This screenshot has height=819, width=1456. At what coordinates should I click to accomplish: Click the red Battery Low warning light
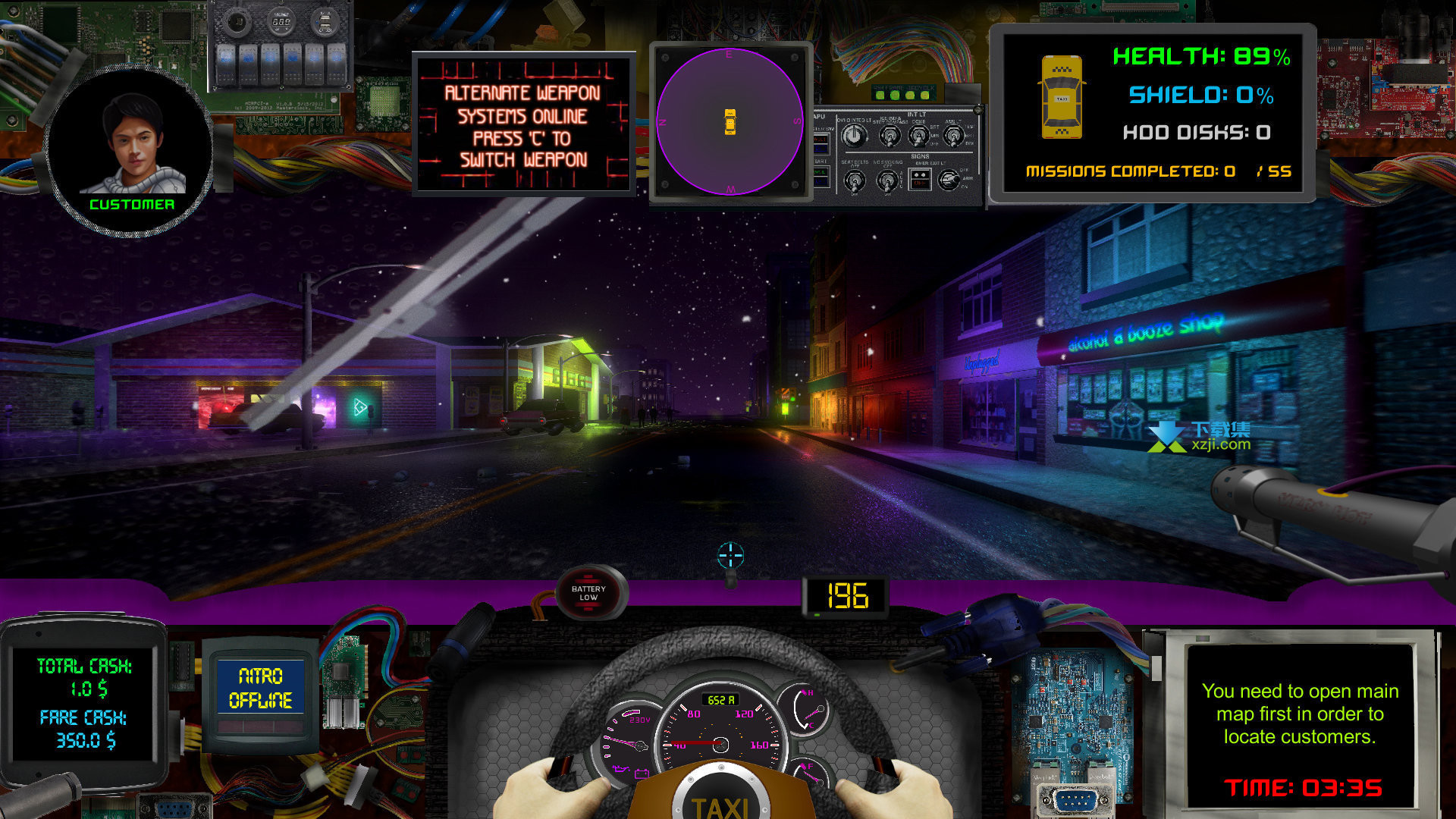(588, 593)
